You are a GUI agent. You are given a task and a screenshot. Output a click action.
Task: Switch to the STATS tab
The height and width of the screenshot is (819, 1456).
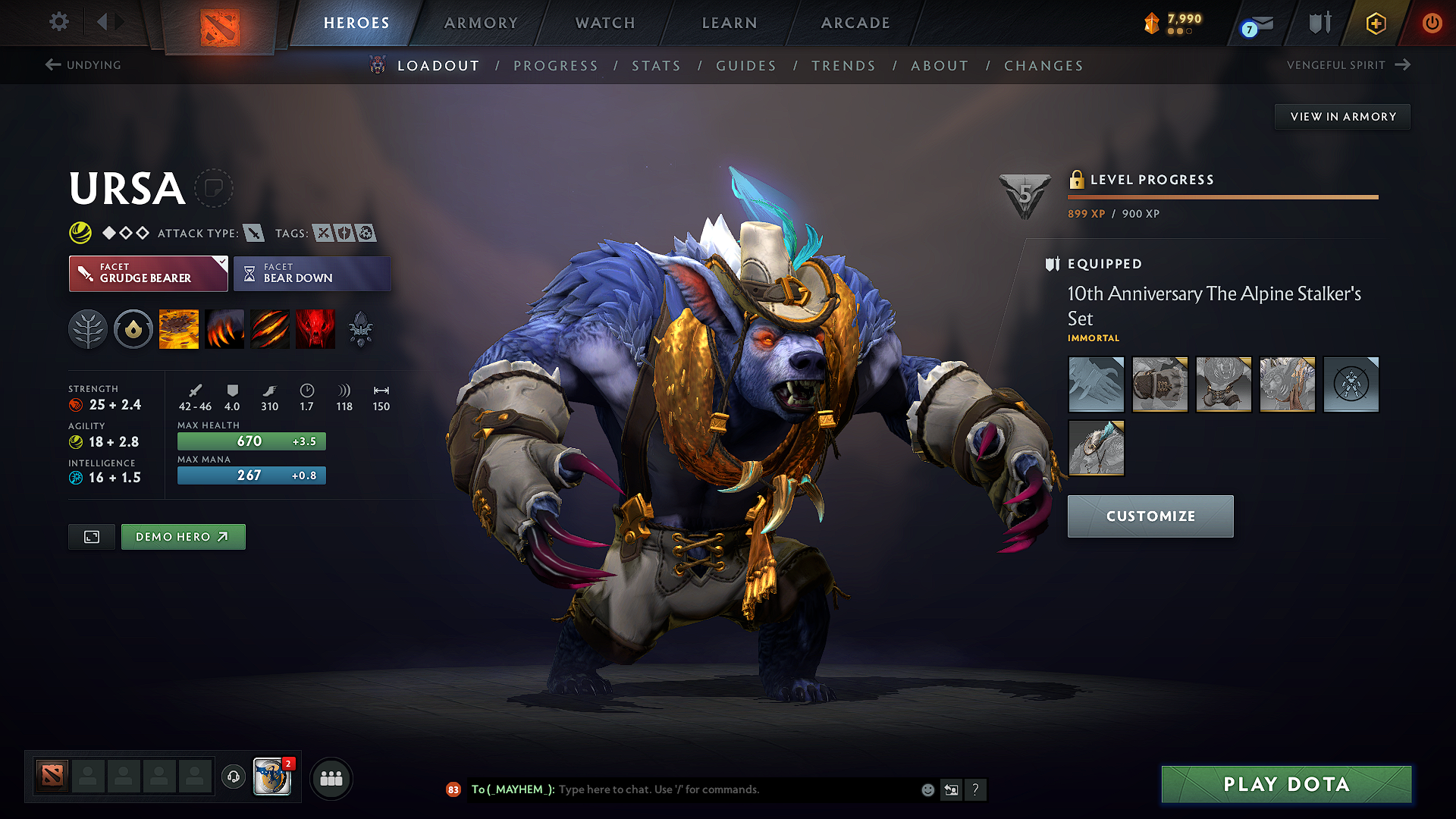657,66
